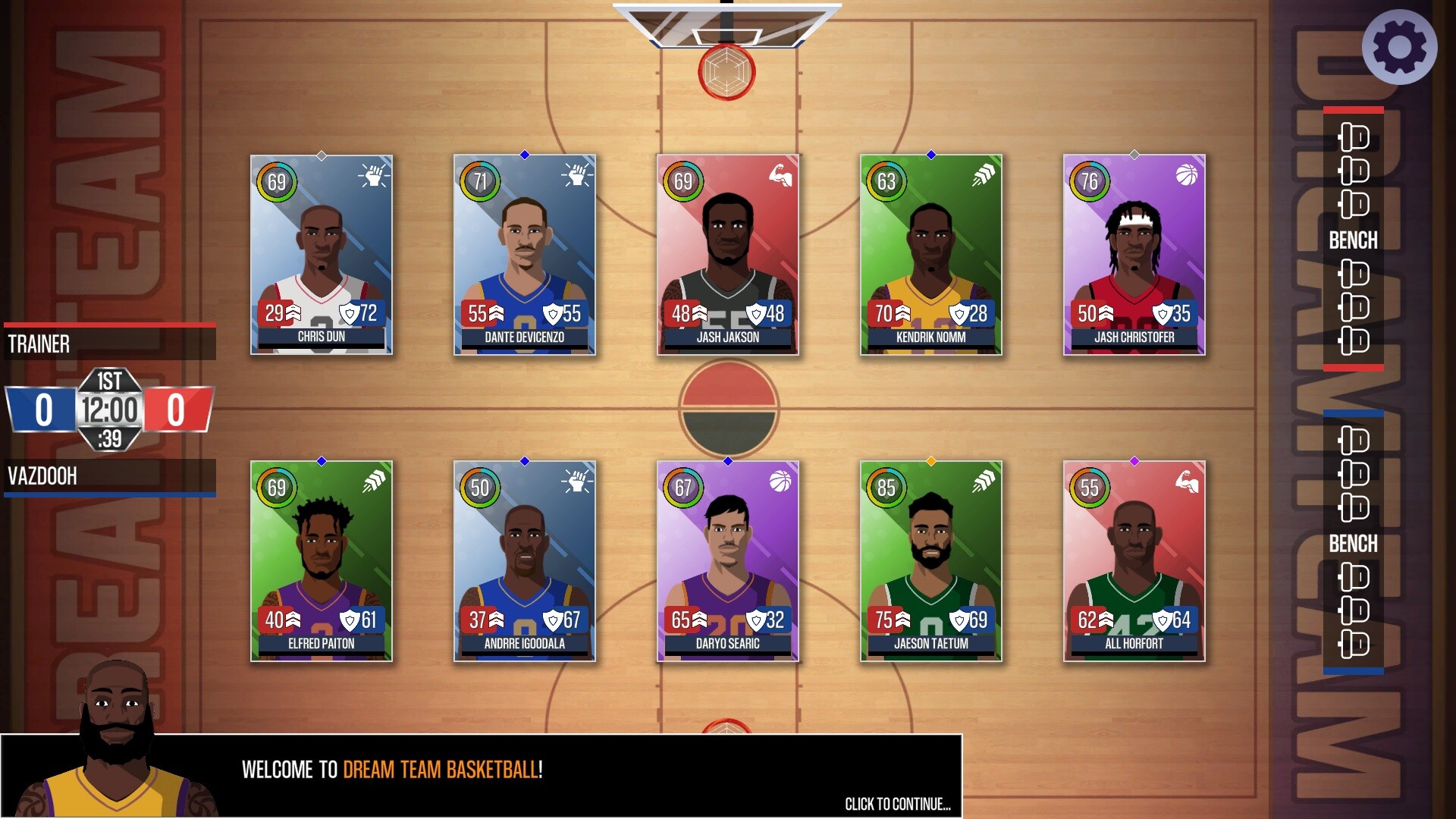Pick the All Horfort player card
Screen dimensions: 1456x819
pyautogui.click(x=1134, y=561)
